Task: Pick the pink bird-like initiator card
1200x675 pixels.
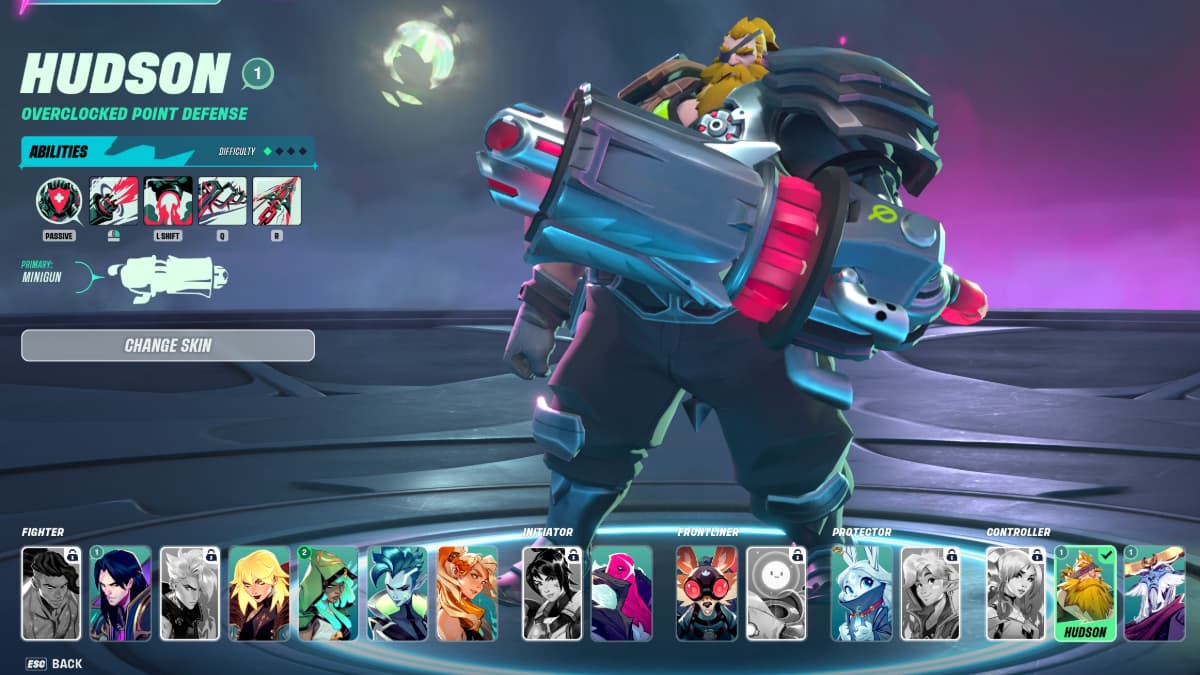Action: point(621,593)
